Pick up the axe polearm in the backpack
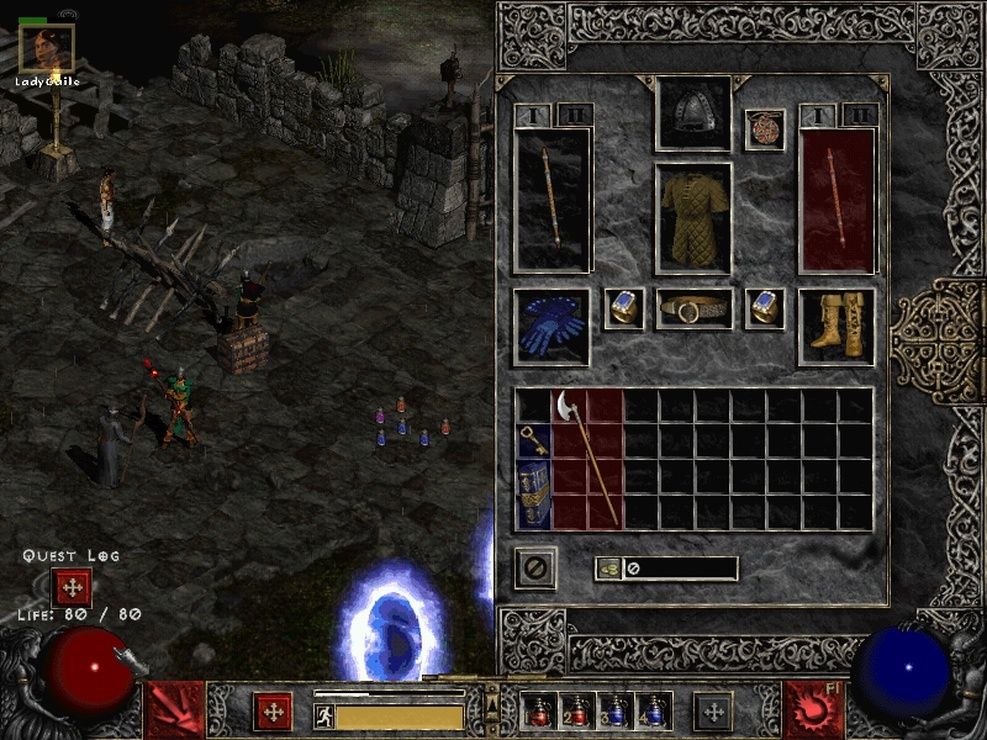This screenshot has width=987, height=740. coord(587,457)
